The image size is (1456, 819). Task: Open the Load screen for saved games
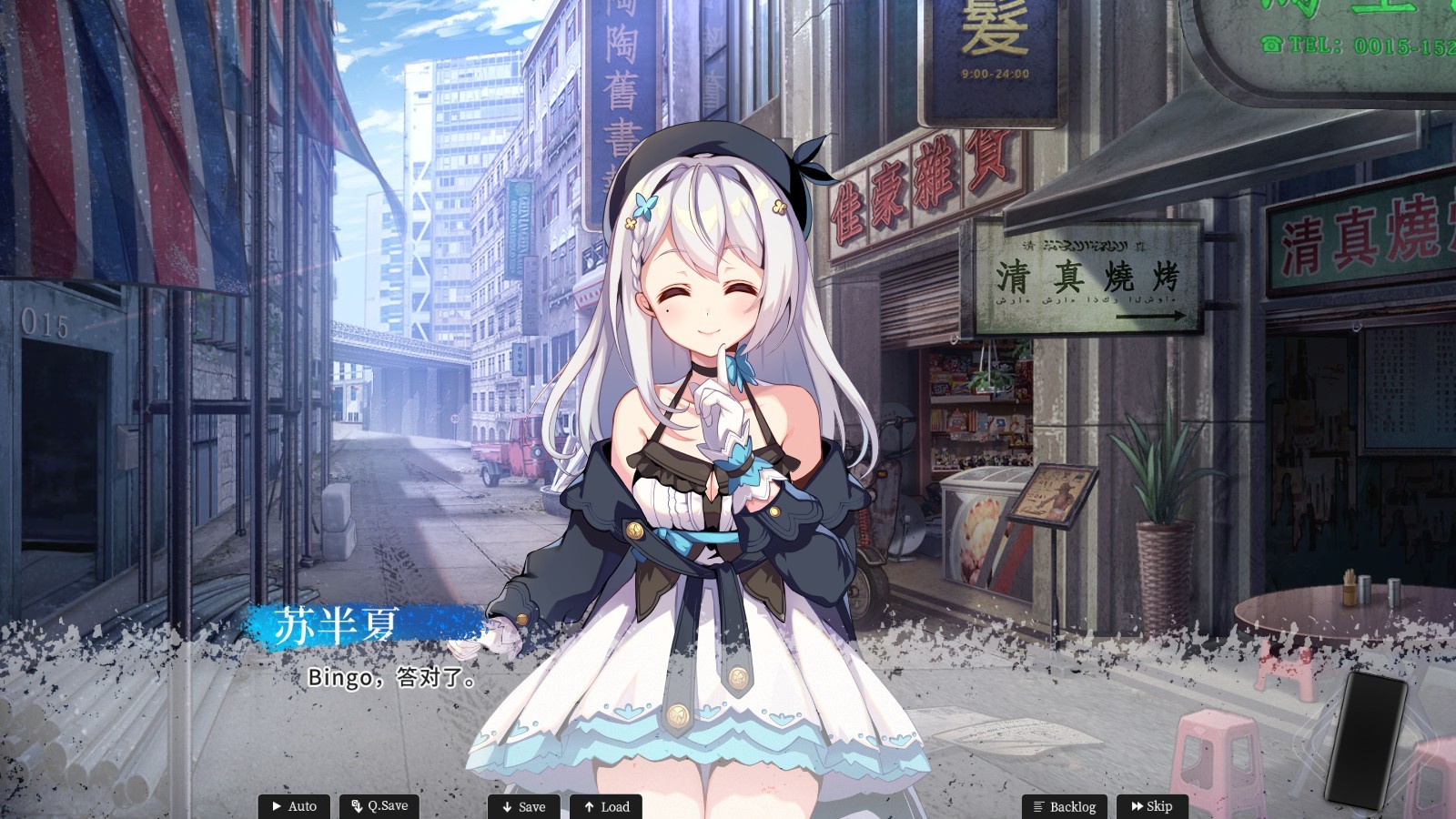607,806
